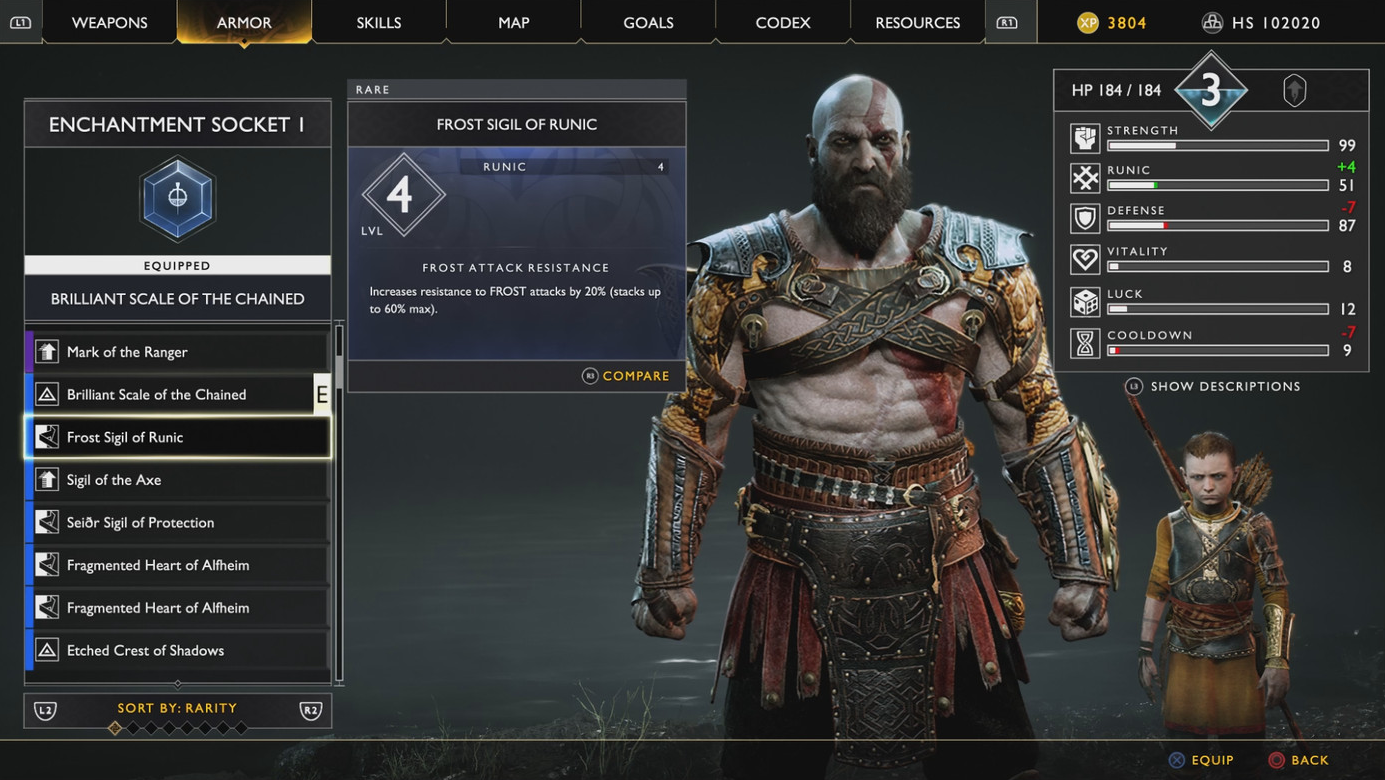The width and height of the screenshot is (1385, 780).
Task: Click the Frost Sigil of Runic row
Action: (177, 437)
